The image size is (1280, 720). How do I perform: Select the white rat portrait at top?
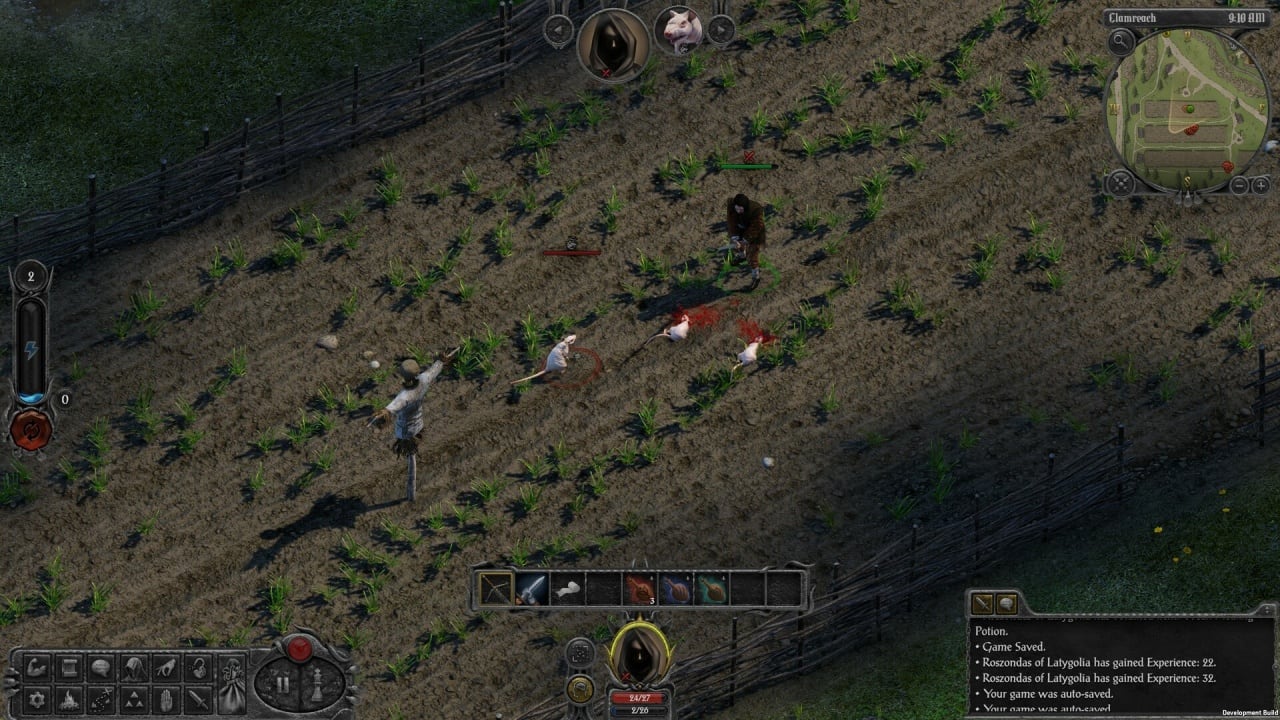click(x=677, y=29)
